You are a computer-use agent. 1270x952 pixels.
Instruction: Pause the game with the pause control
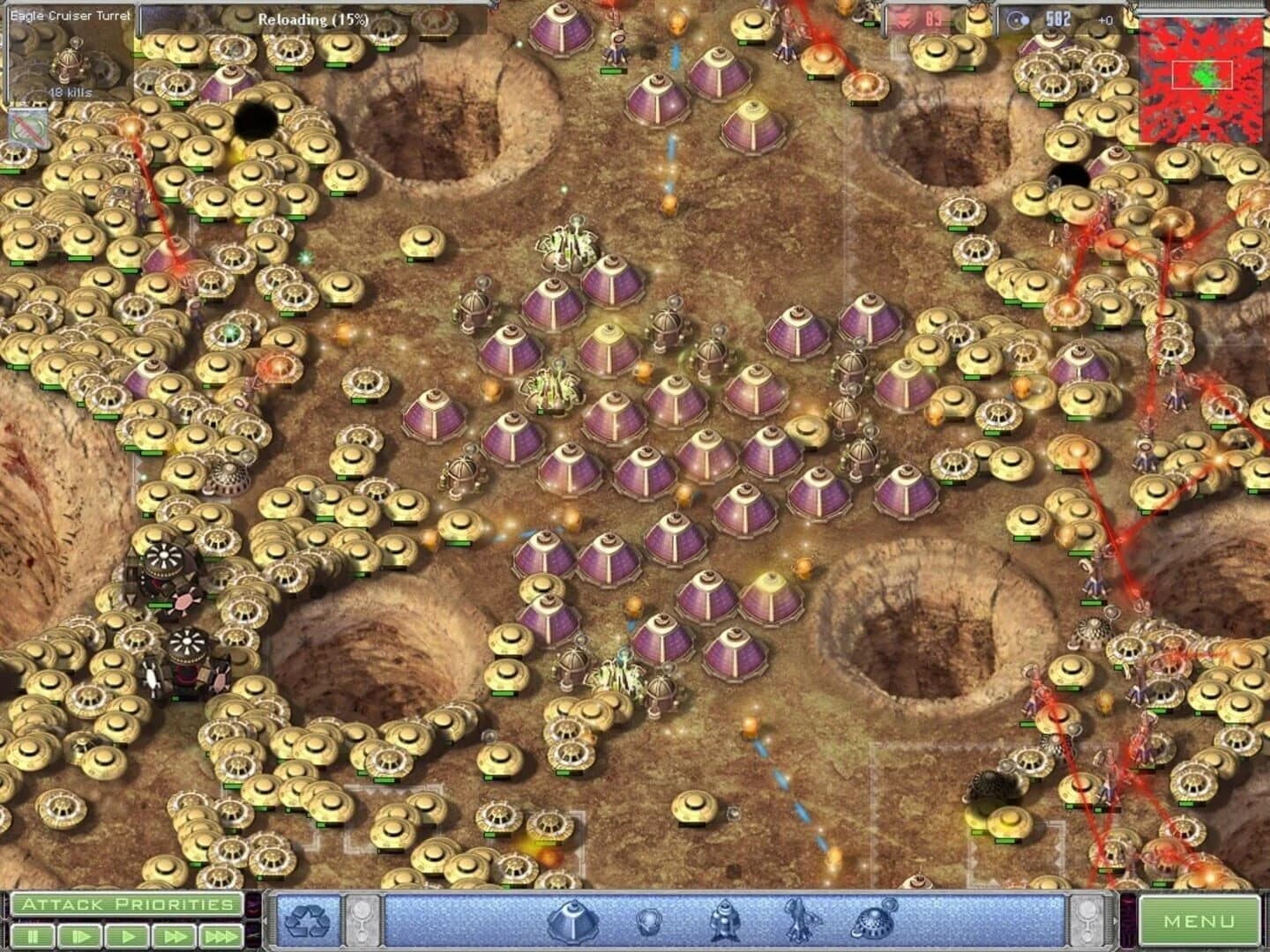(32, 936)
